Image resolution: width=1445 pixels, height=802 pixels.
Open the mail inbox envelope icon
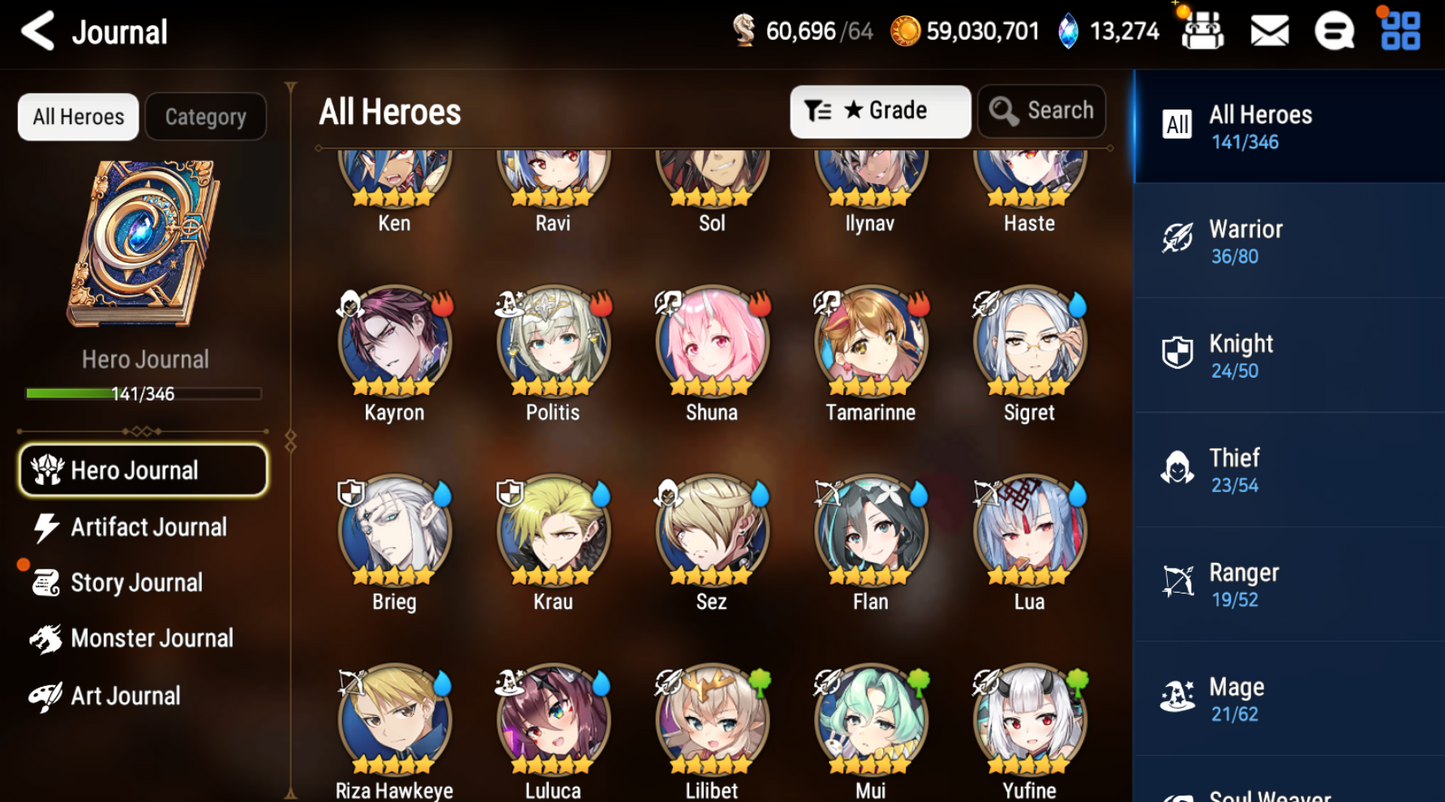1269,32
